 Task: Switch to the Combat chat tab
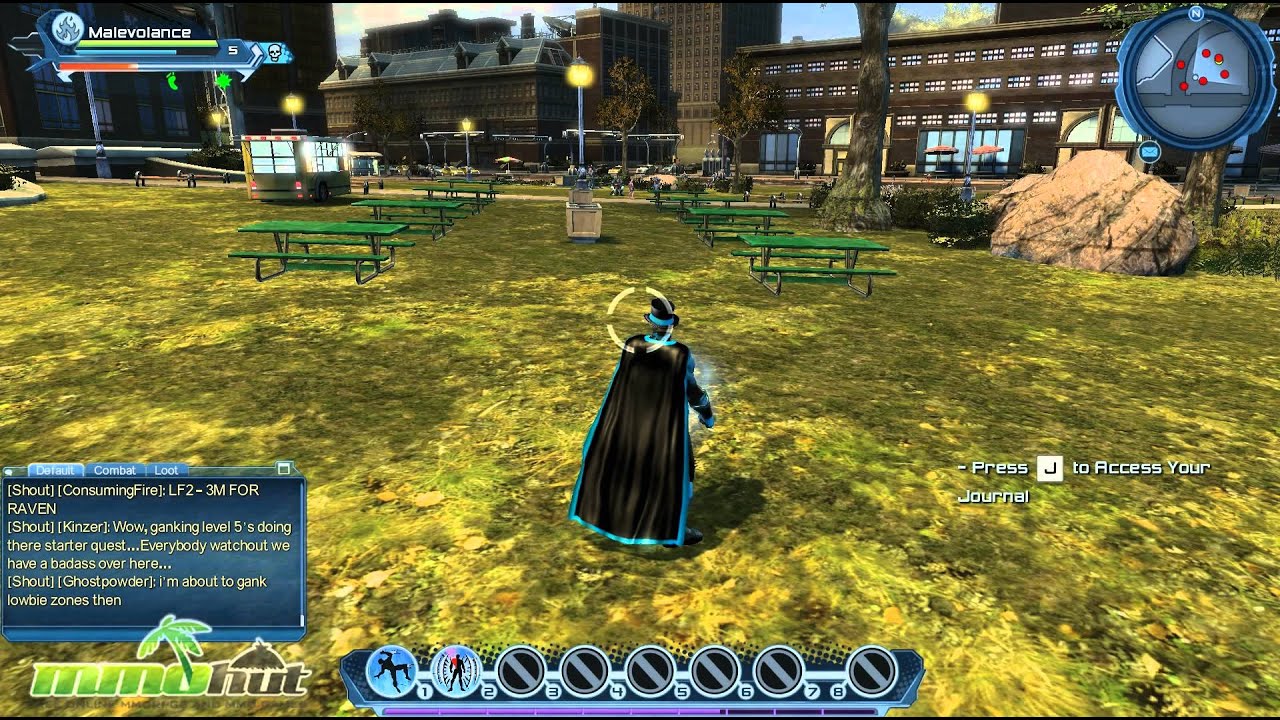(115, 470)
